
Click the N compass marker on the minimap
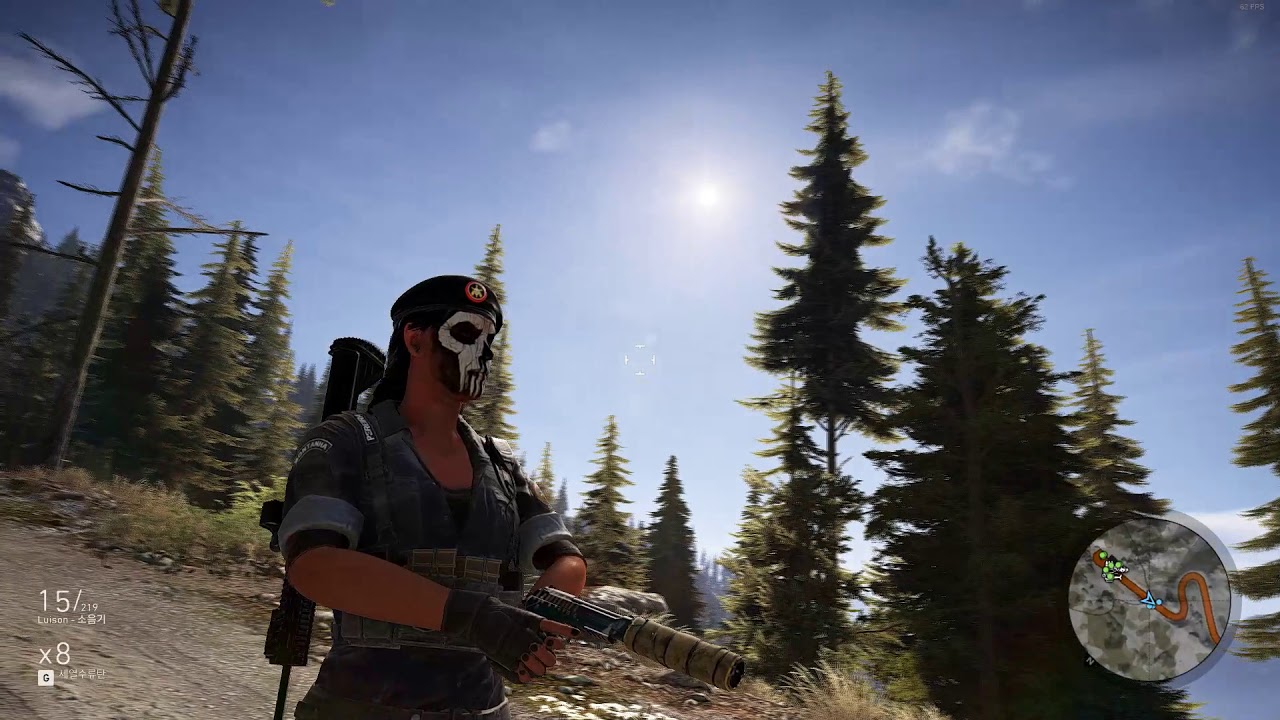click(1089, 660)
